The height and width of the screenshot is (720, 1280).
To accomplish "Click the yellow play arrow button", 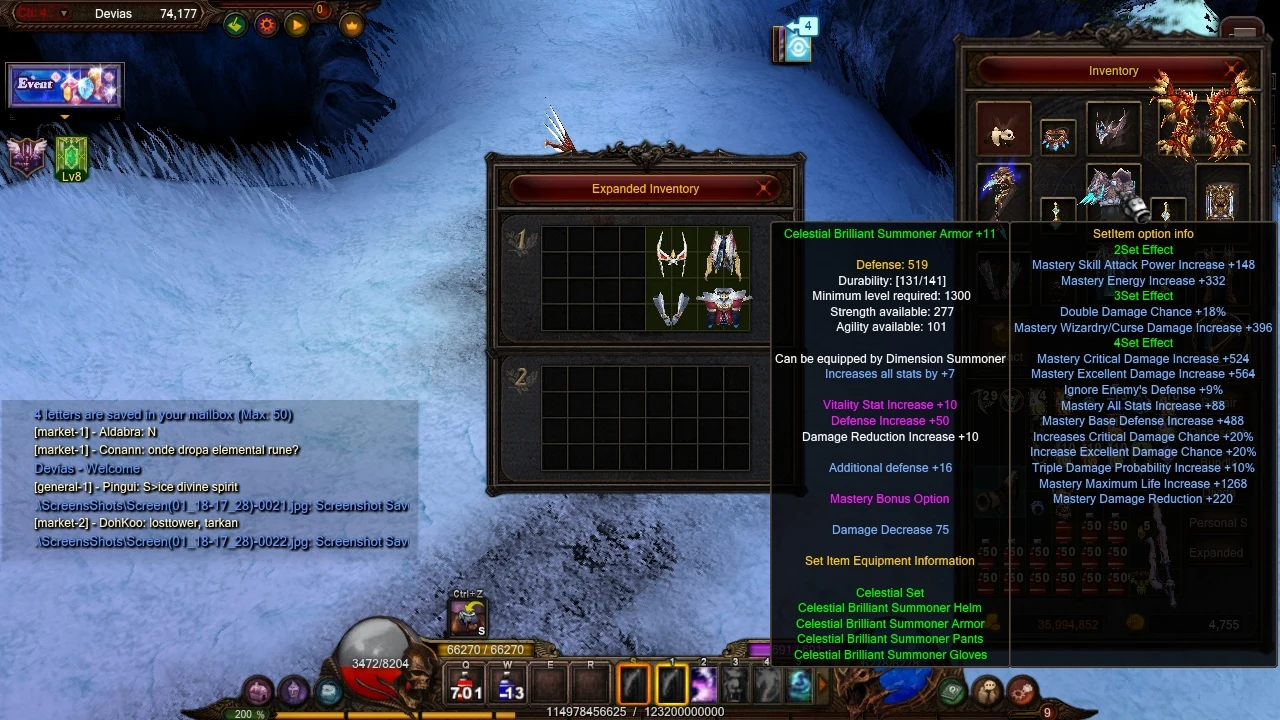I will point(297,25).
